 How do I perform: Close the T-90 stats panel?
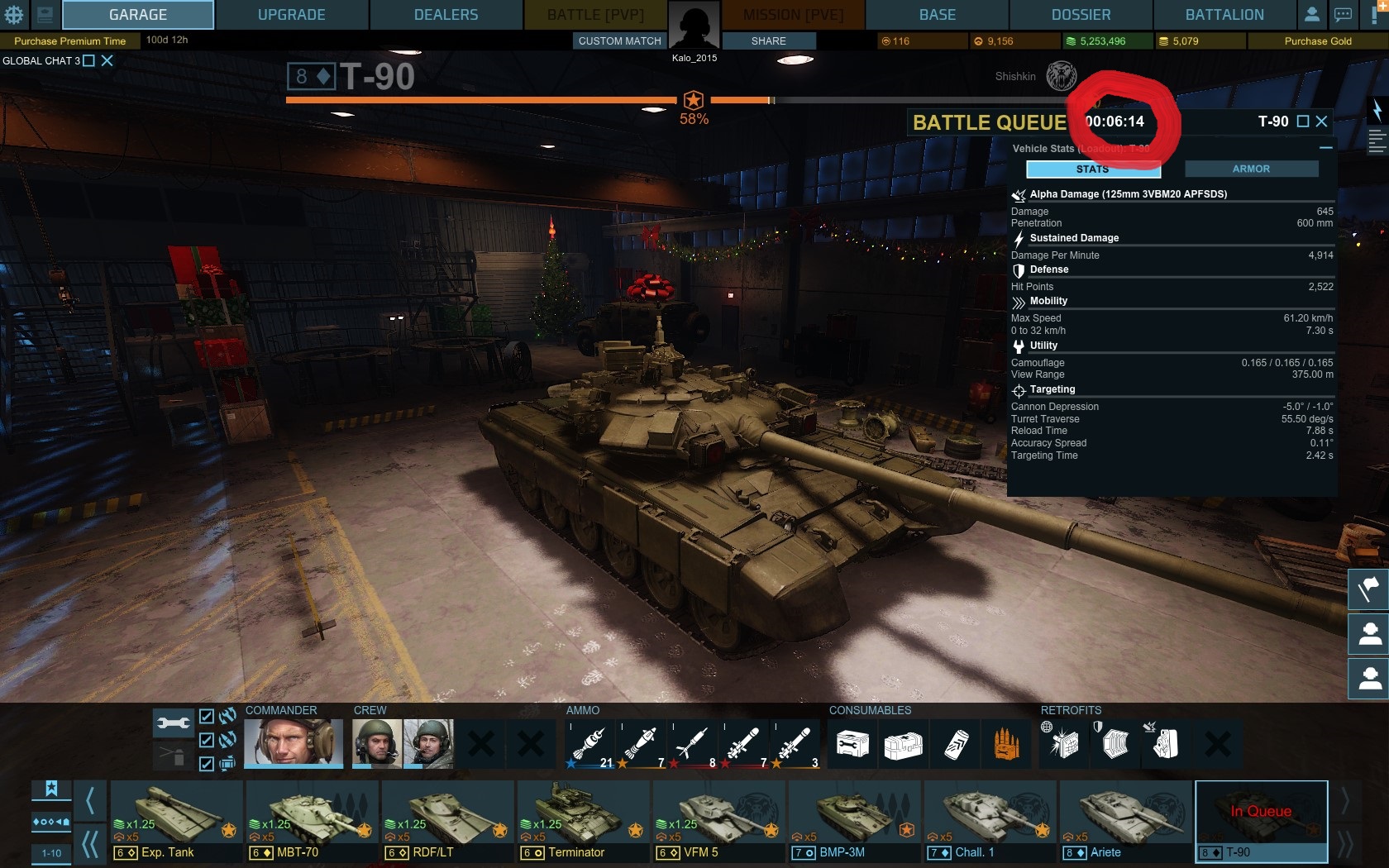click(x=1321, y=122)
